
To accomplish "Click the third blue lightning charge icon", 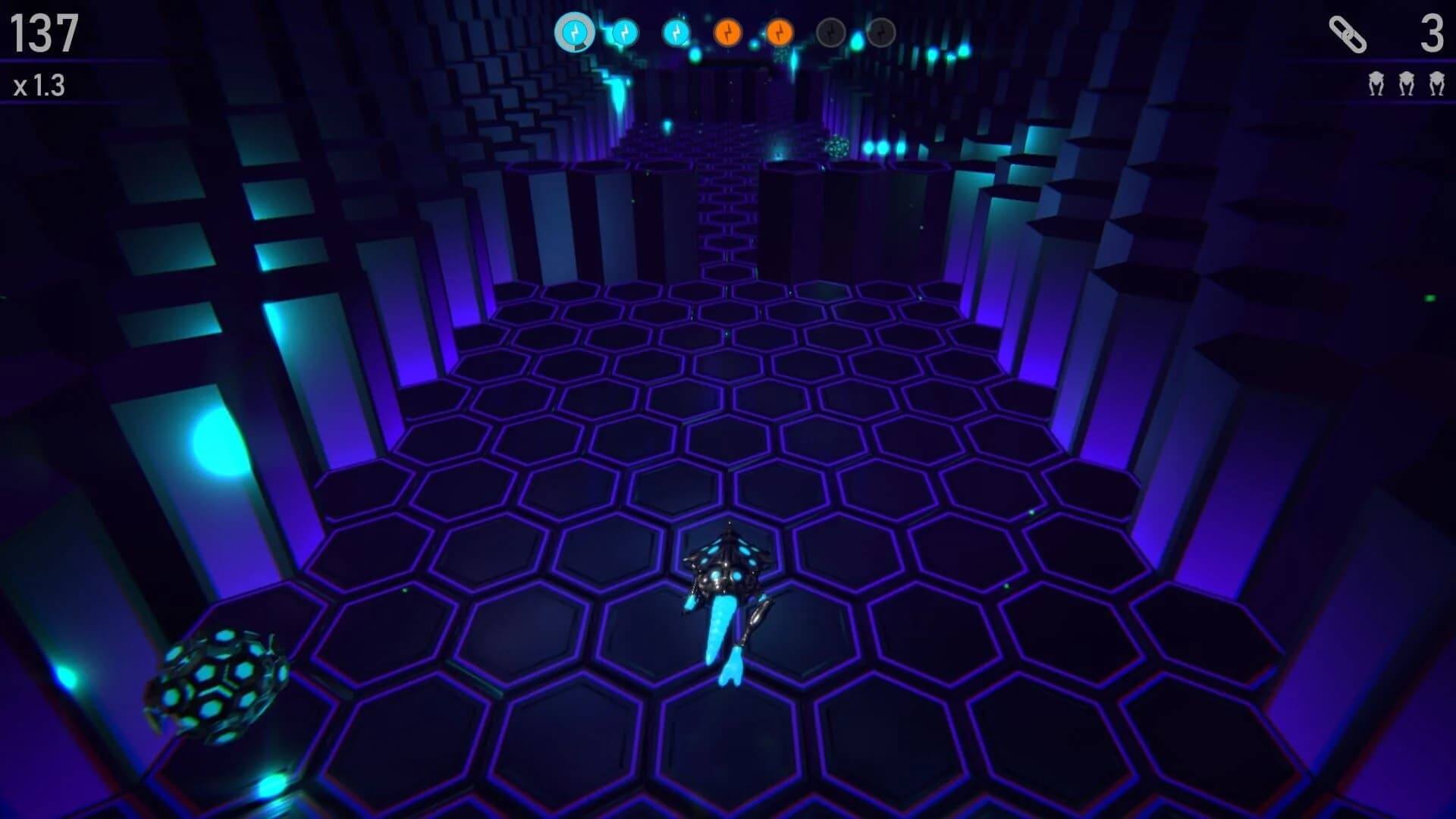I will pos(675,33).
